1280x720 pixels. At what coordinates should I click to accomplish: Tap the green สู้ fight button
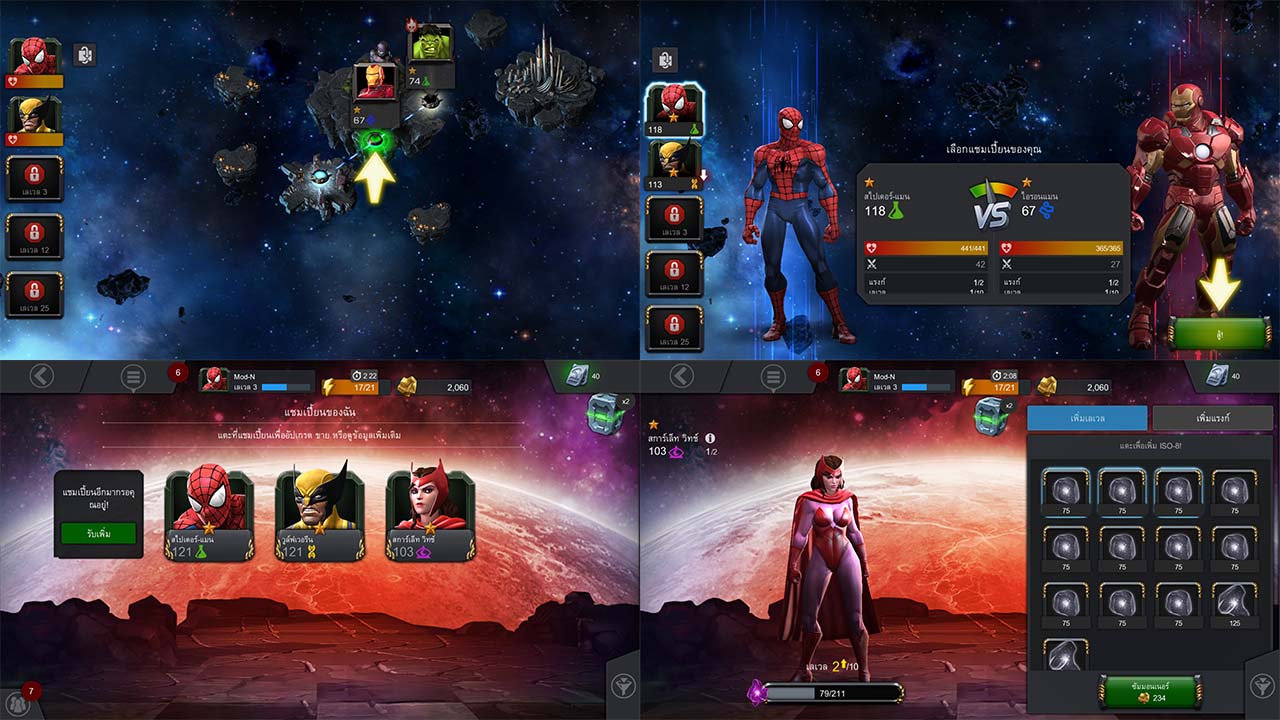click(x=1220, y=334)
